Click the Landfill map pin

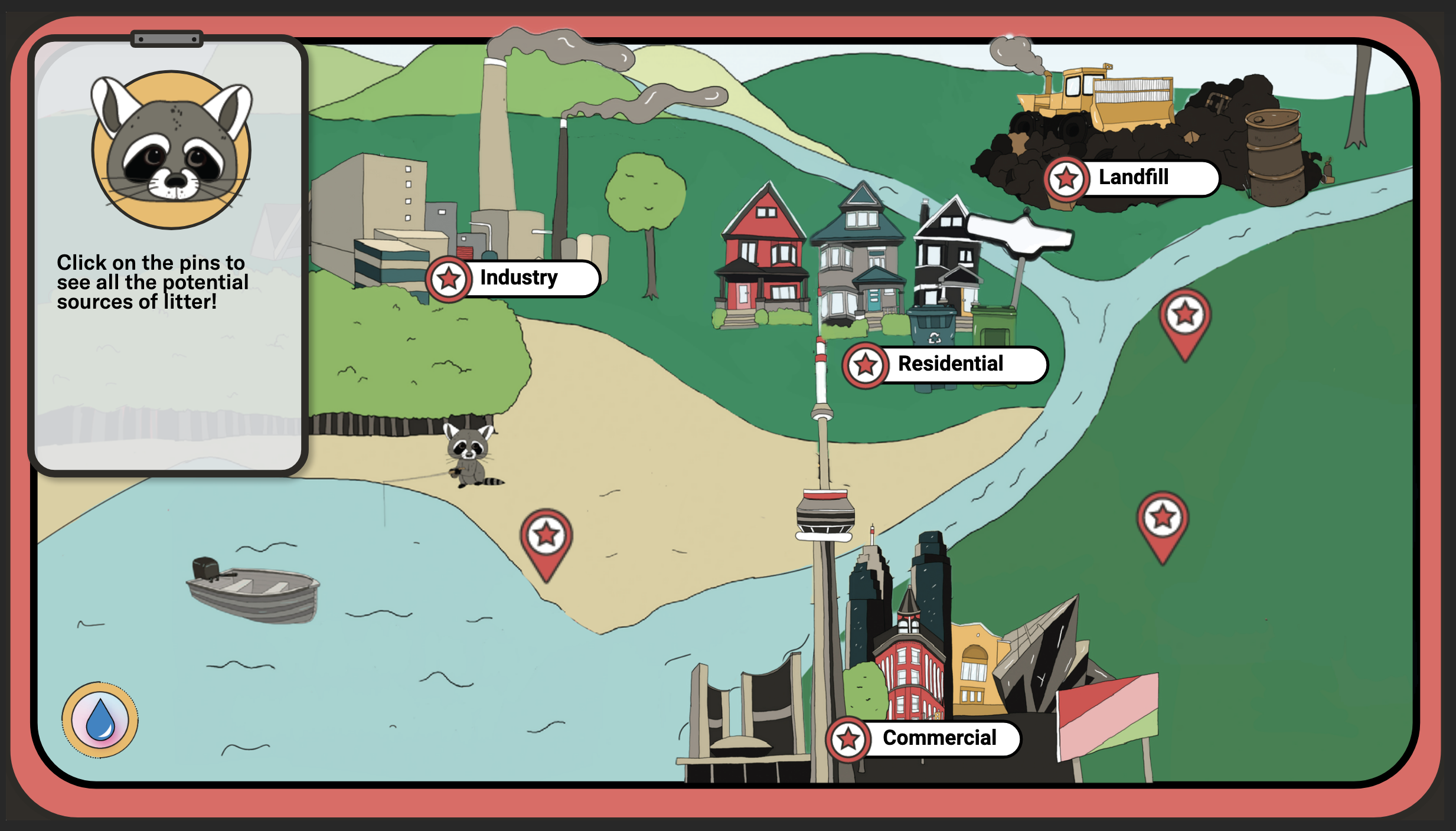1066,177
